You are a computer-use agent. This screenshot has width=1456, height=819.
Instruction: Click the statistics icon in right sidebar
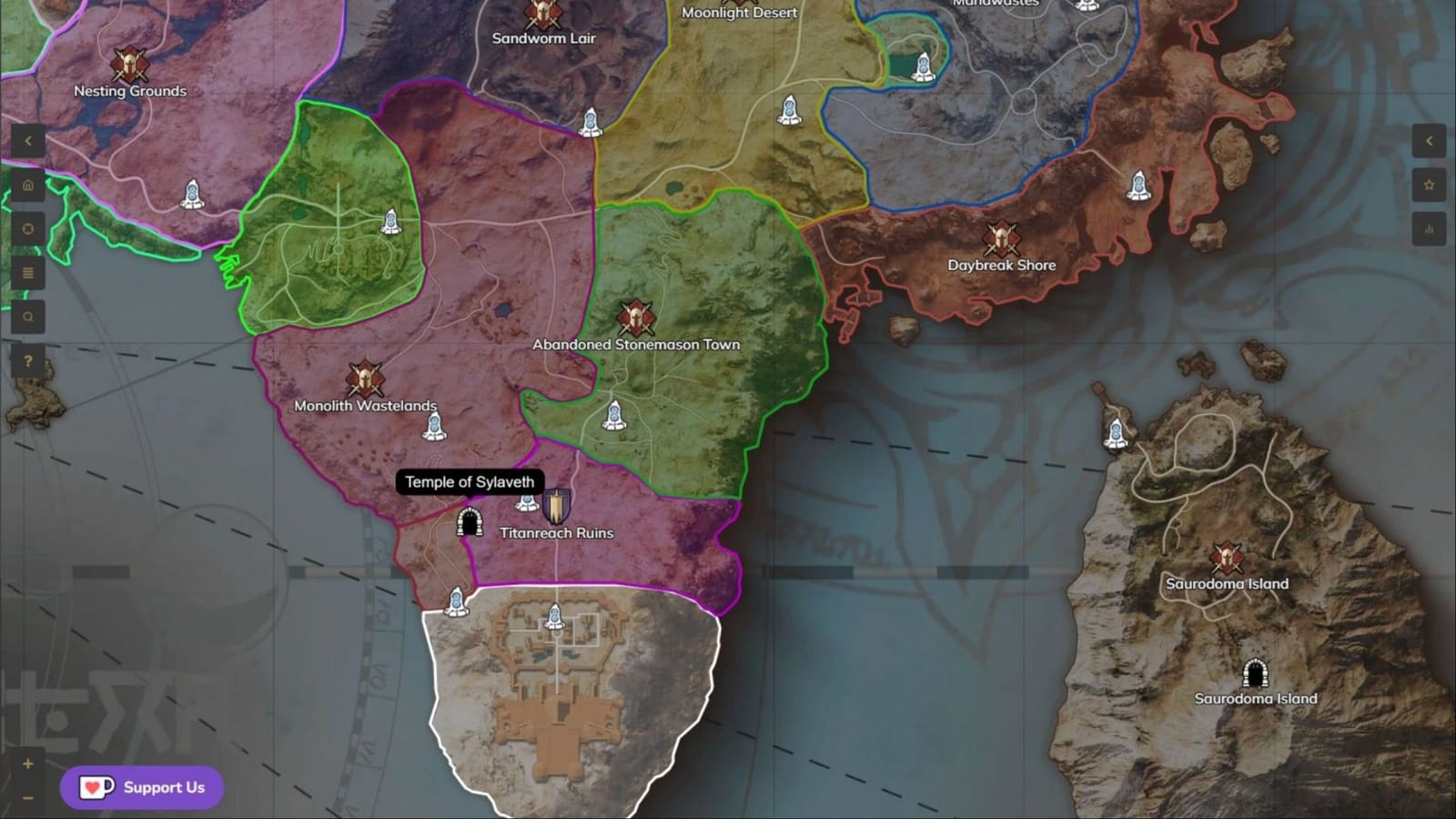(1428, 228)
